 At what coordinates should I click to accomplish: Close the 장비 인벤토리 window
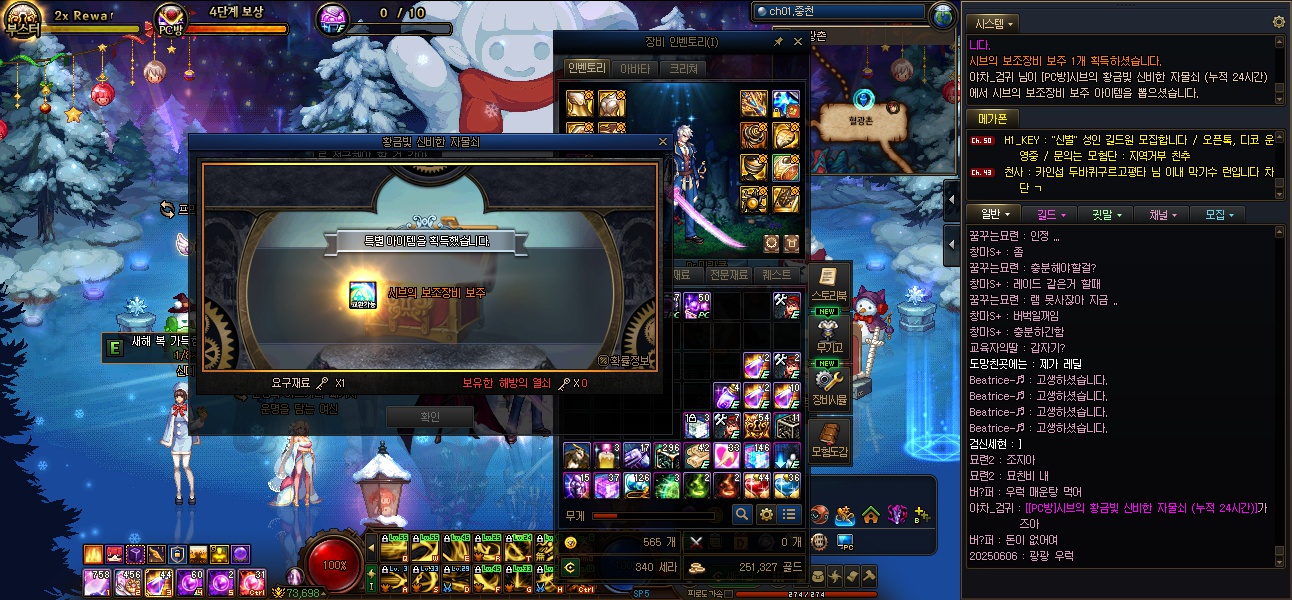click(x=798, y=42)
